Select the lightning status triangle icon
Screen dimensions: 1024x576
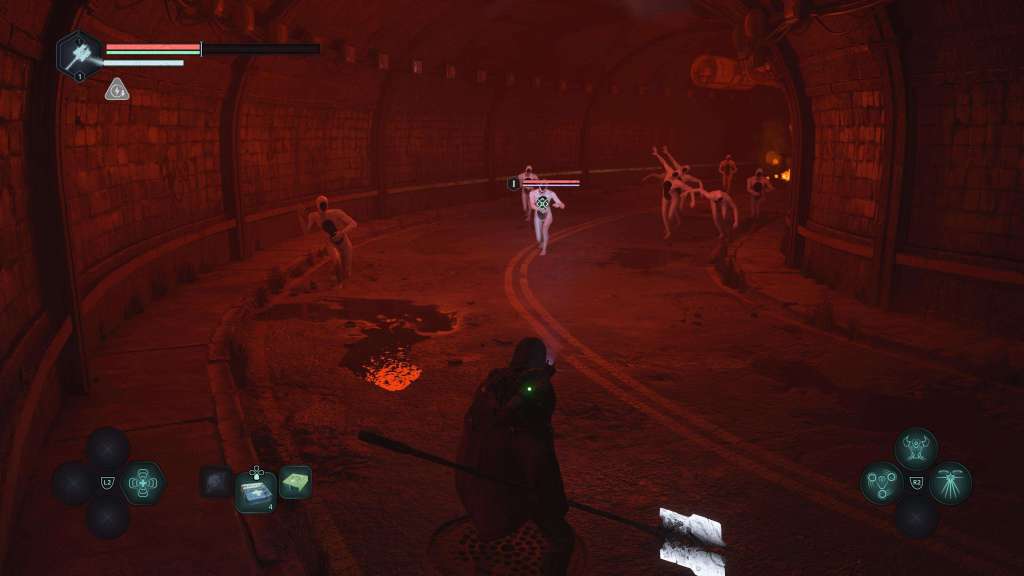click(x=117, y=90)
